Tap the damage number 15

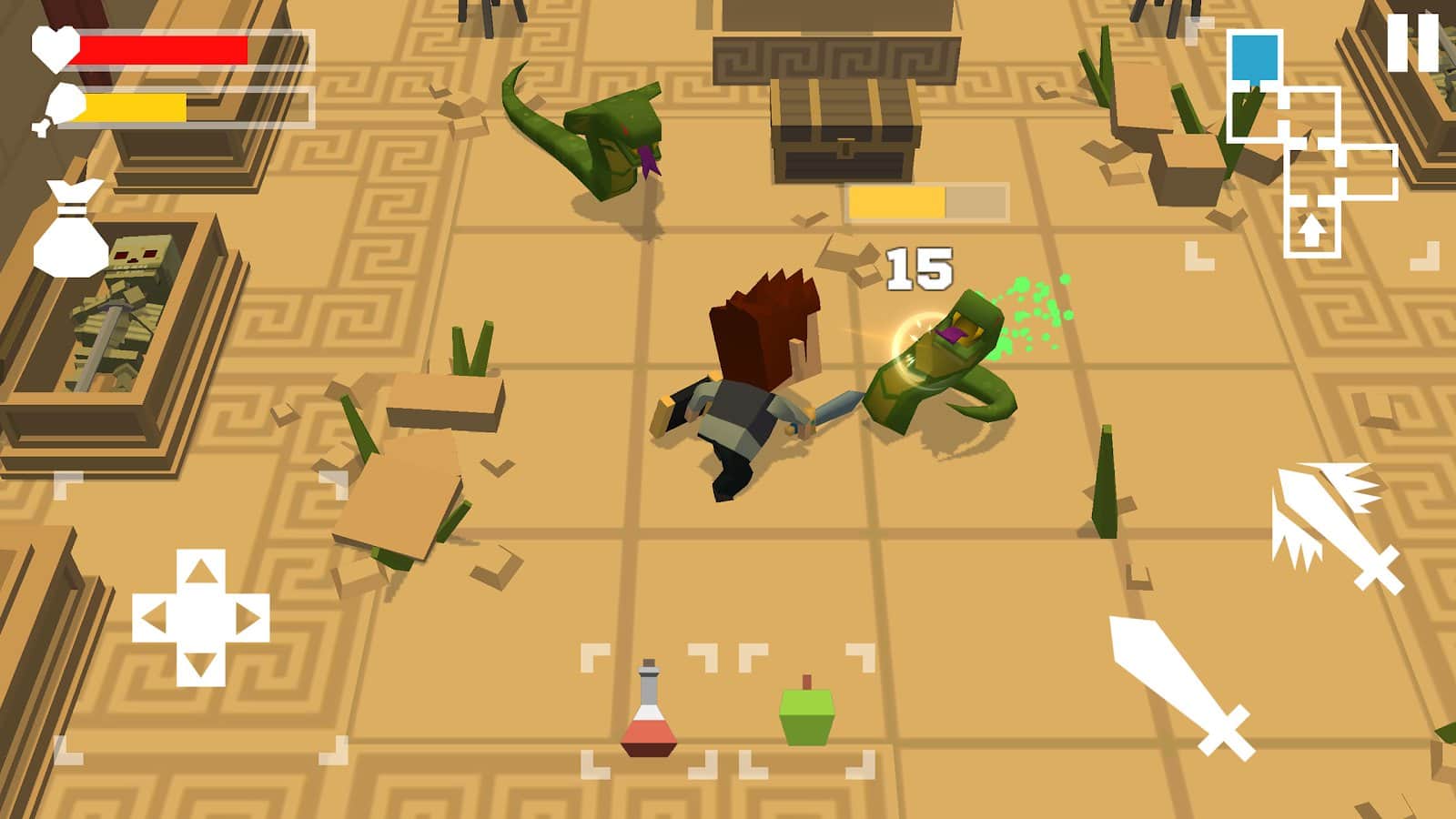(917, 268)
